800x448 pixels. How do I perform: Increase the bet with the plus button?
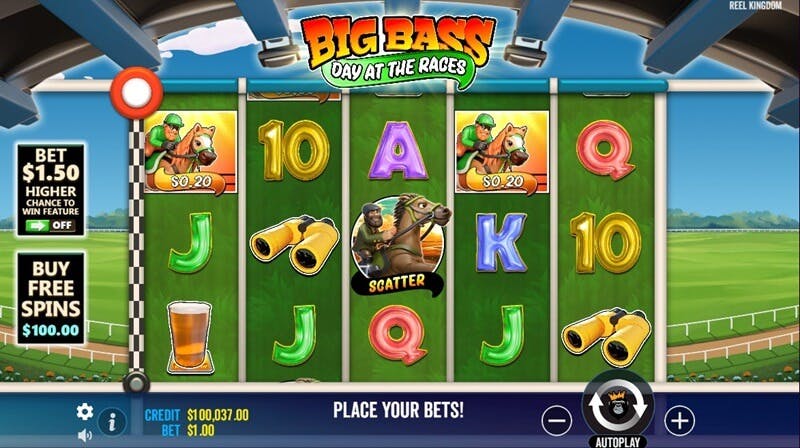point(679,419)
